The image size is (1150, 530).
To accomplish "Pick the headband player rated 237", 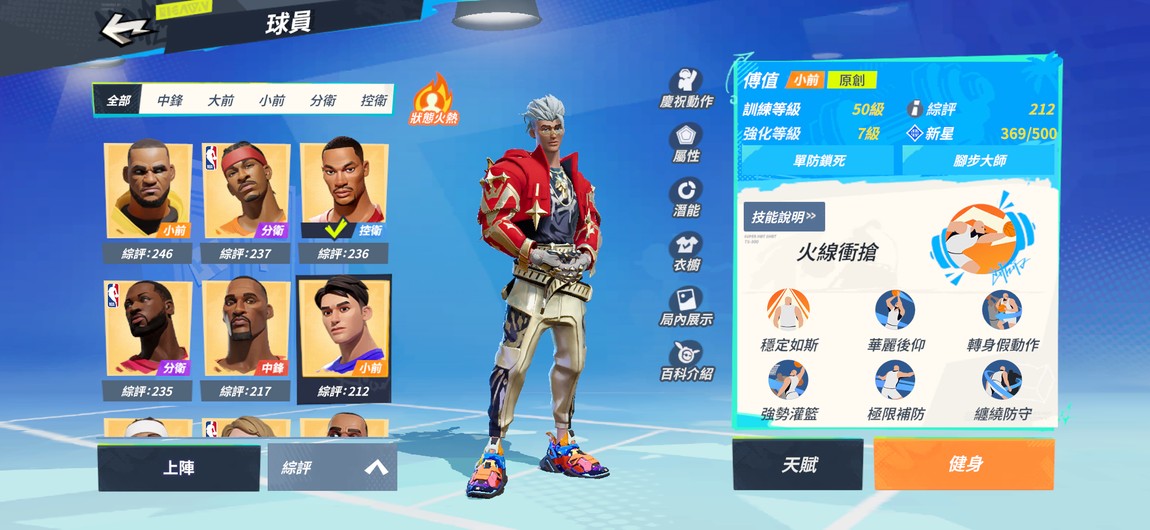I will [246, 199].
